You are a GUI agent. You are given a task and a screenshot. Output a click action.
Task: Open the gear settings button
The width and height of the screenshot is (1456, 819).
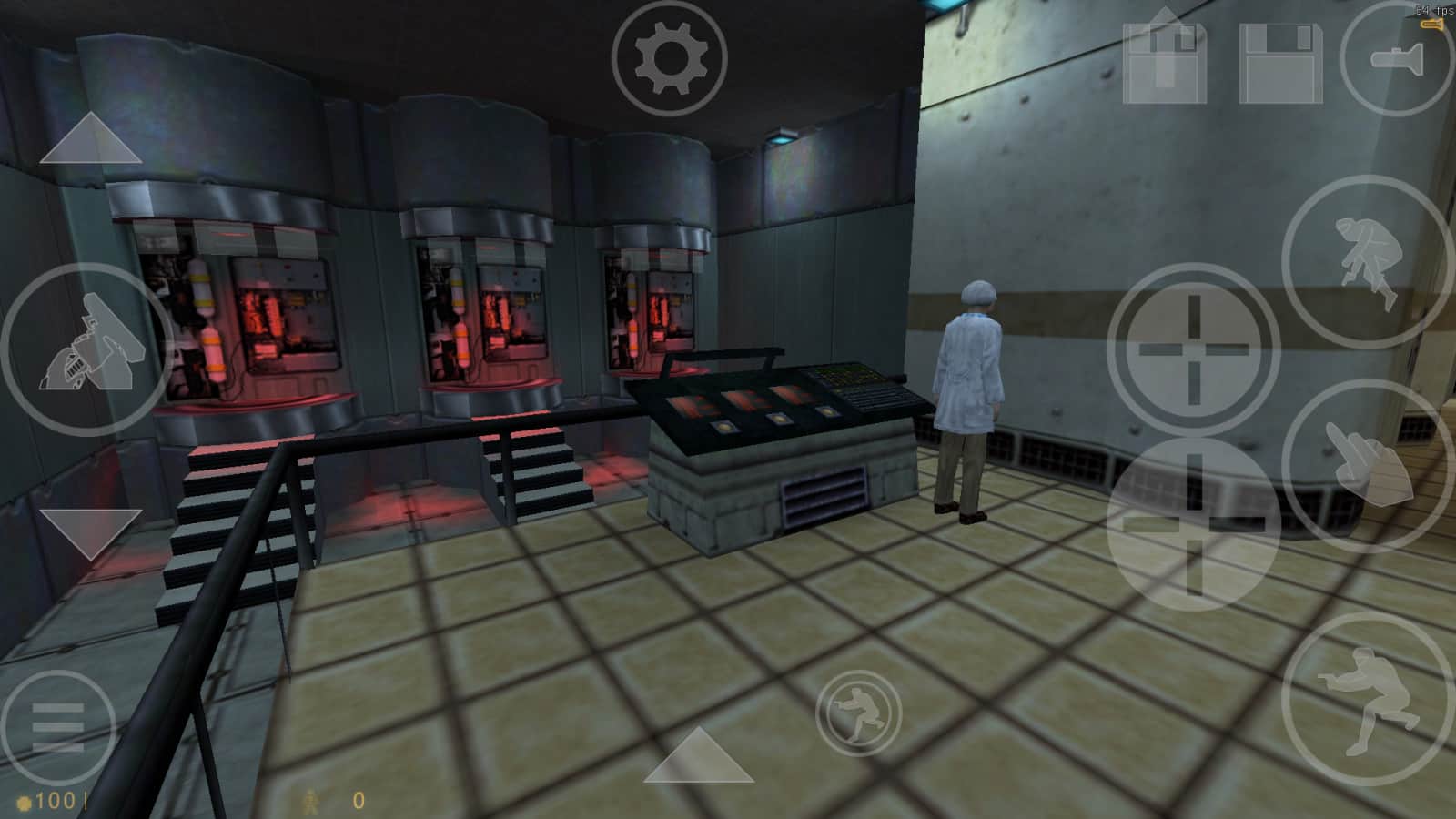[x=669, y=59]
